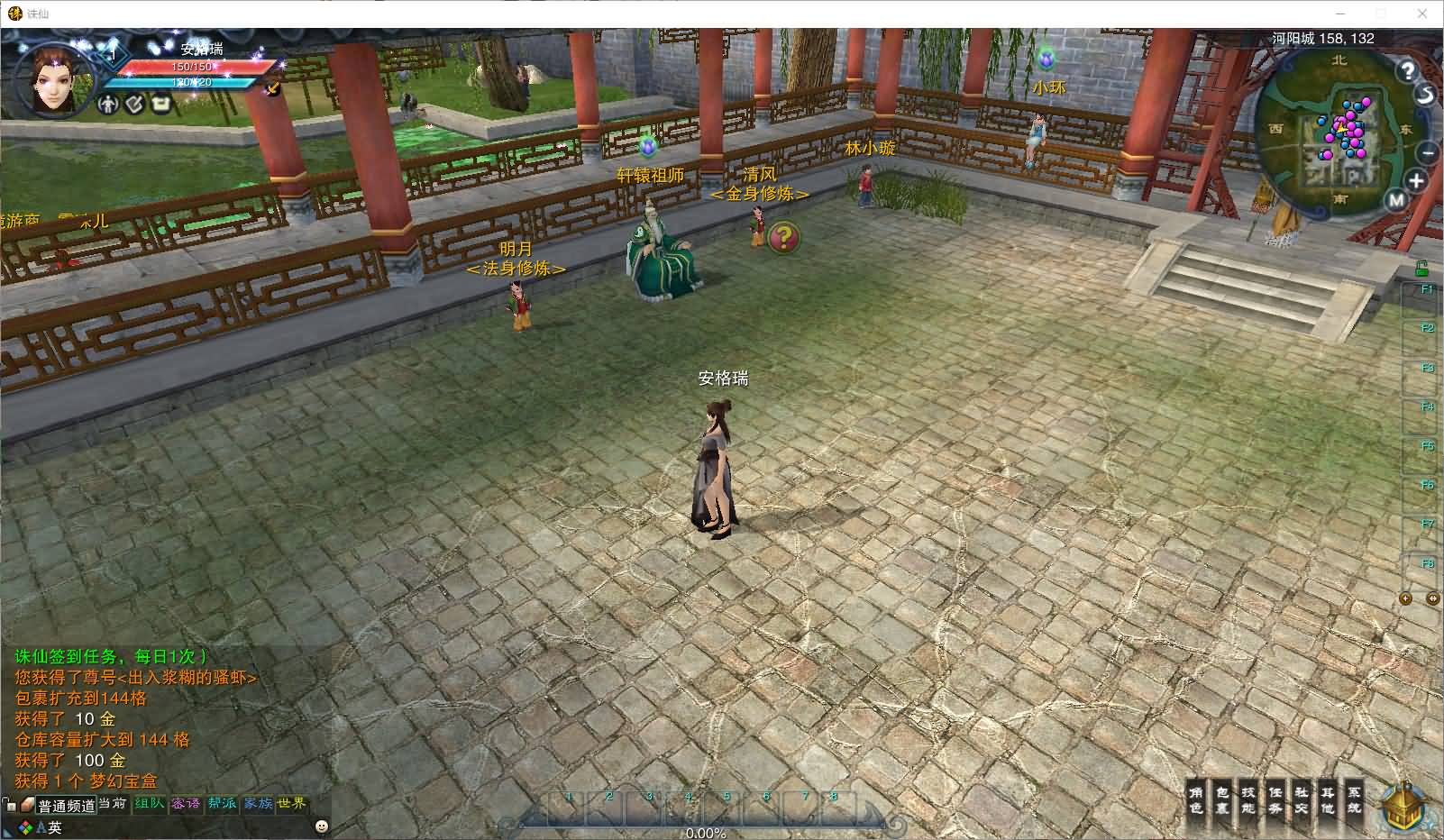Open the 系统 system menu

(1354, 799)
